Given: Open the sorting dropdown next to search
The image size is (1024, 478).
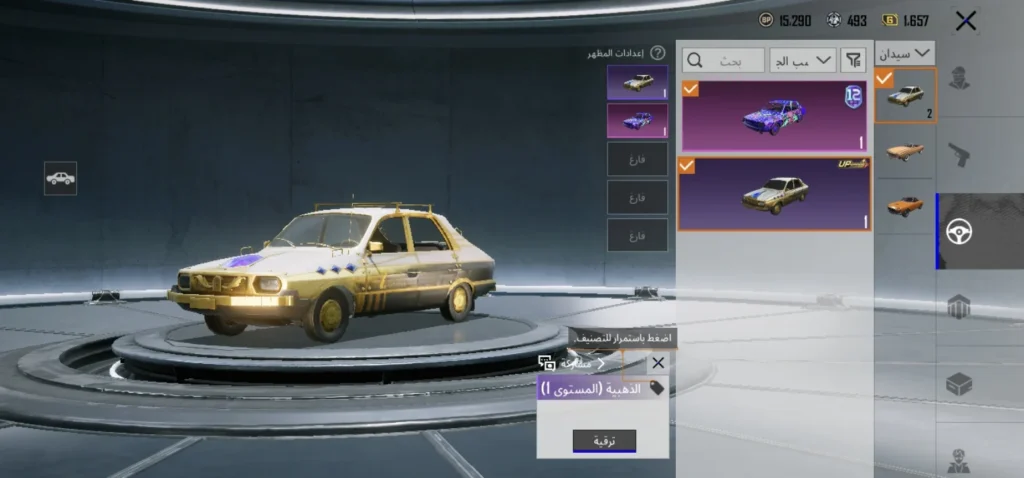Looking at the screenshot, I should [x=803, y=60].
